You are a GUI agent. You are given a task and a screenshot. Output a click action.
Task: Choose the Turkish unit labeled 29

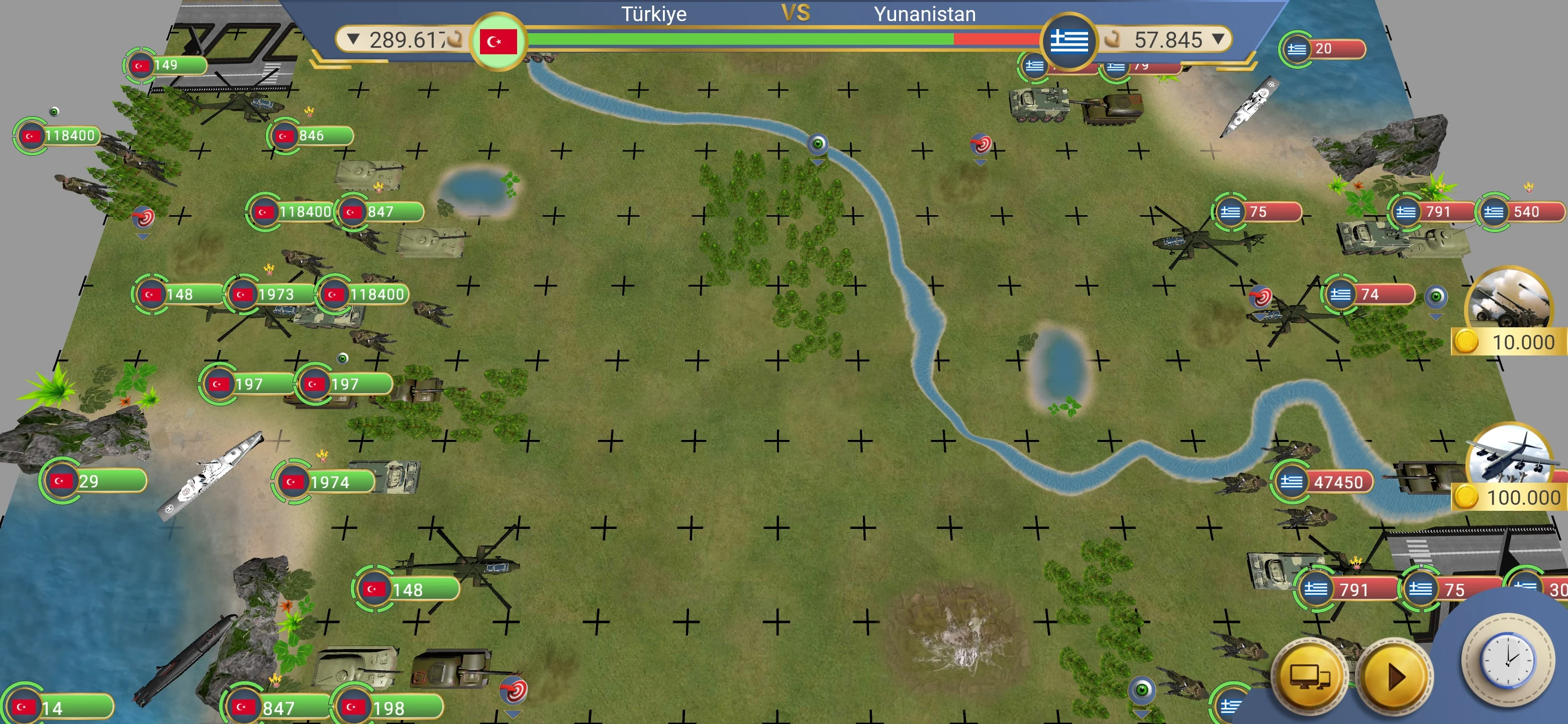94,481
